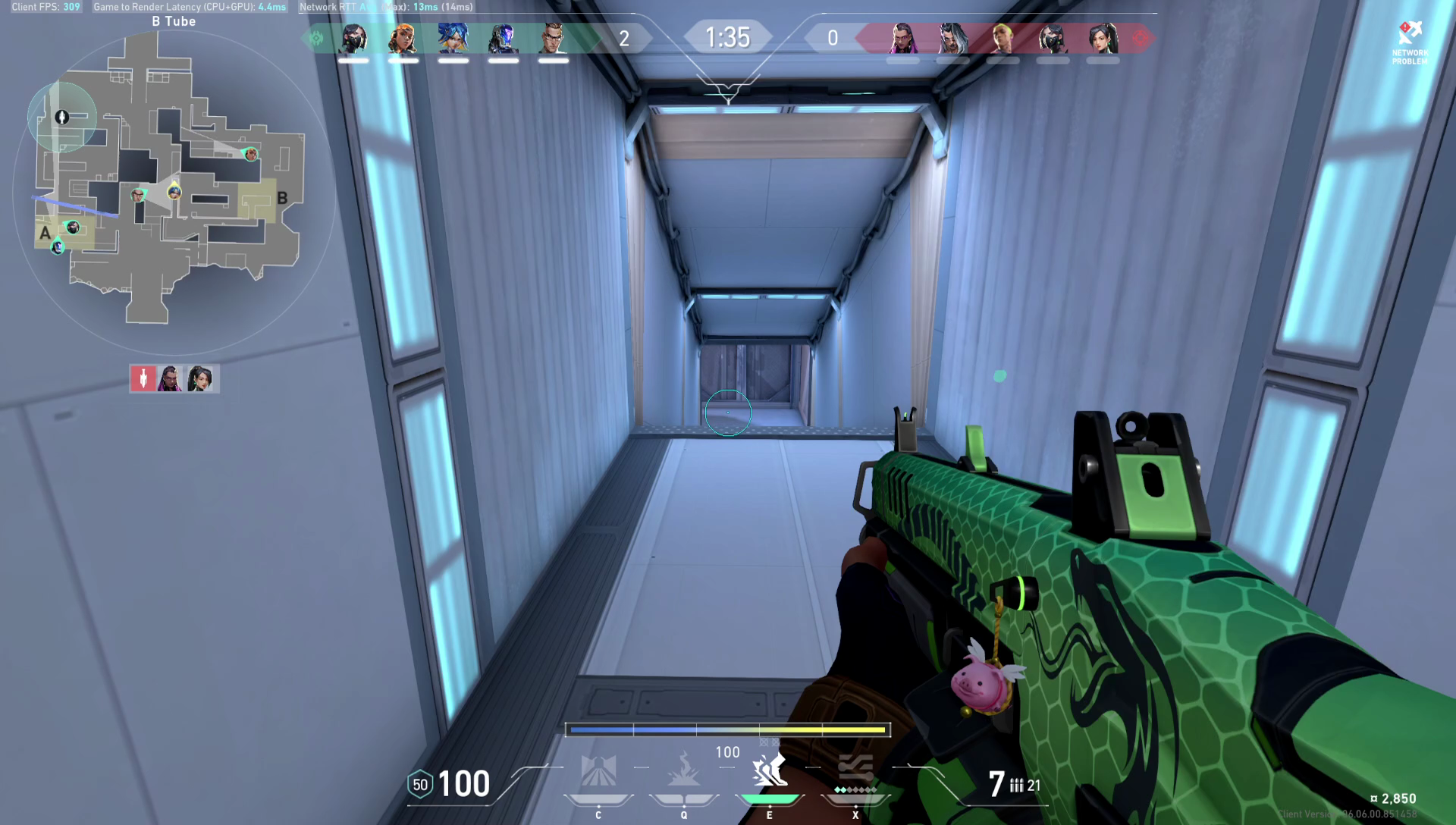This screenshot has width=1456, height=825.
Task: Click the credits amount 2,850
Action: click(1399, 798)
